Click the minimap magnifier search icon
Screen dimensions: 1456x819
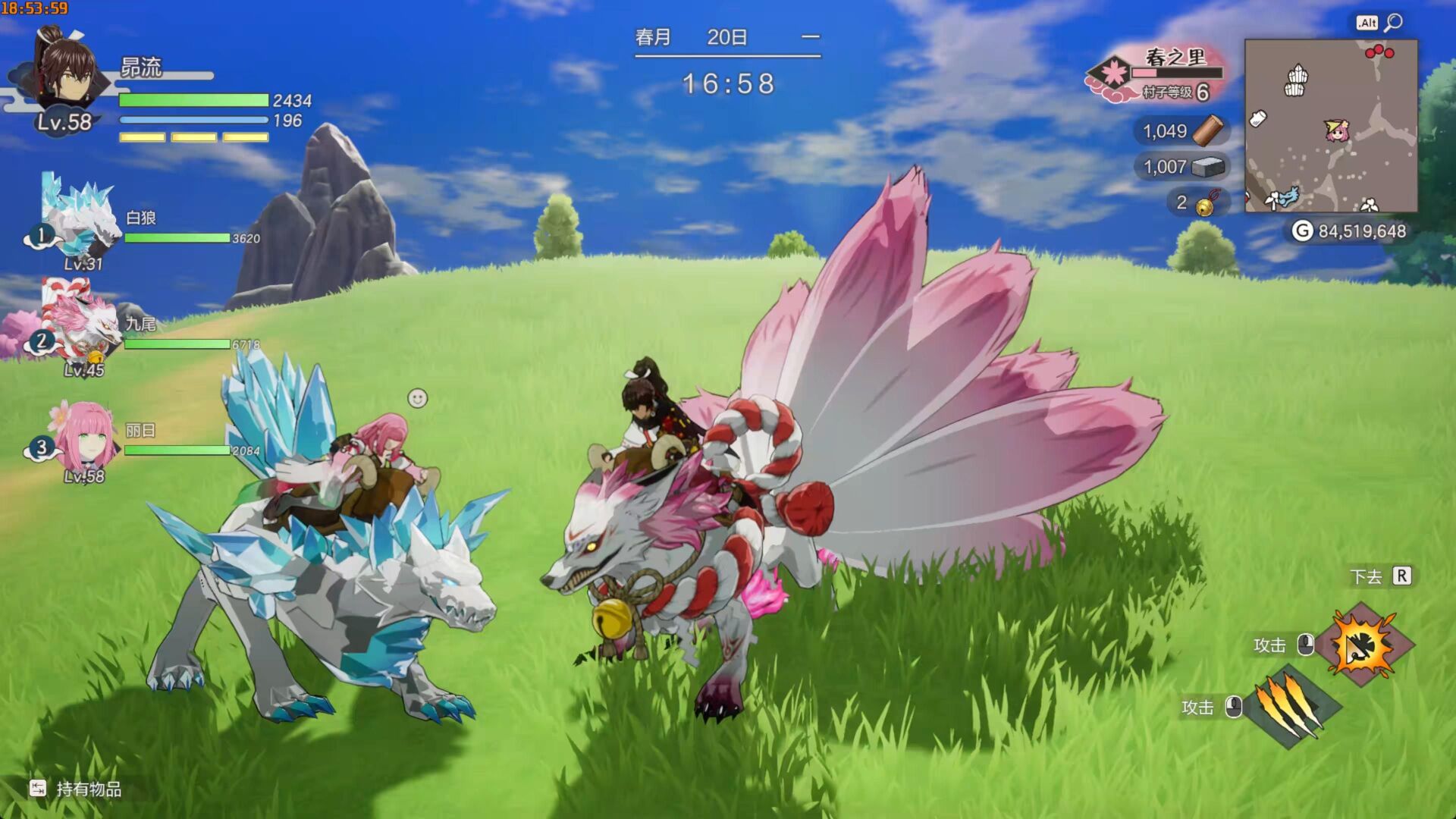1393,23
